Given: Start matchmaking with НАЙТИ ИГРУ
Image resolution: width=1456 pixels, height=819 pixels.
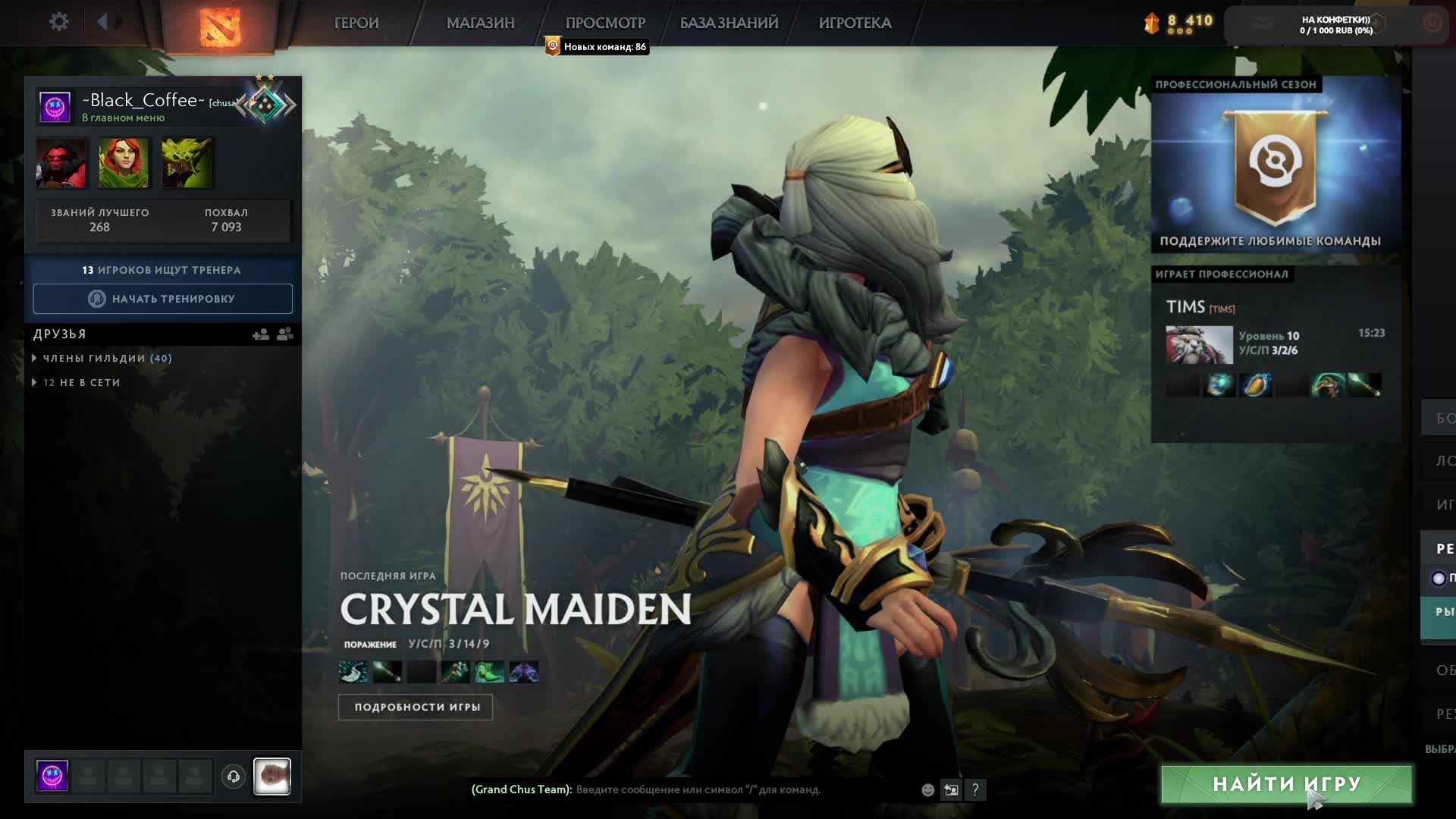Looking at the screenshot, I should 1286,784.
